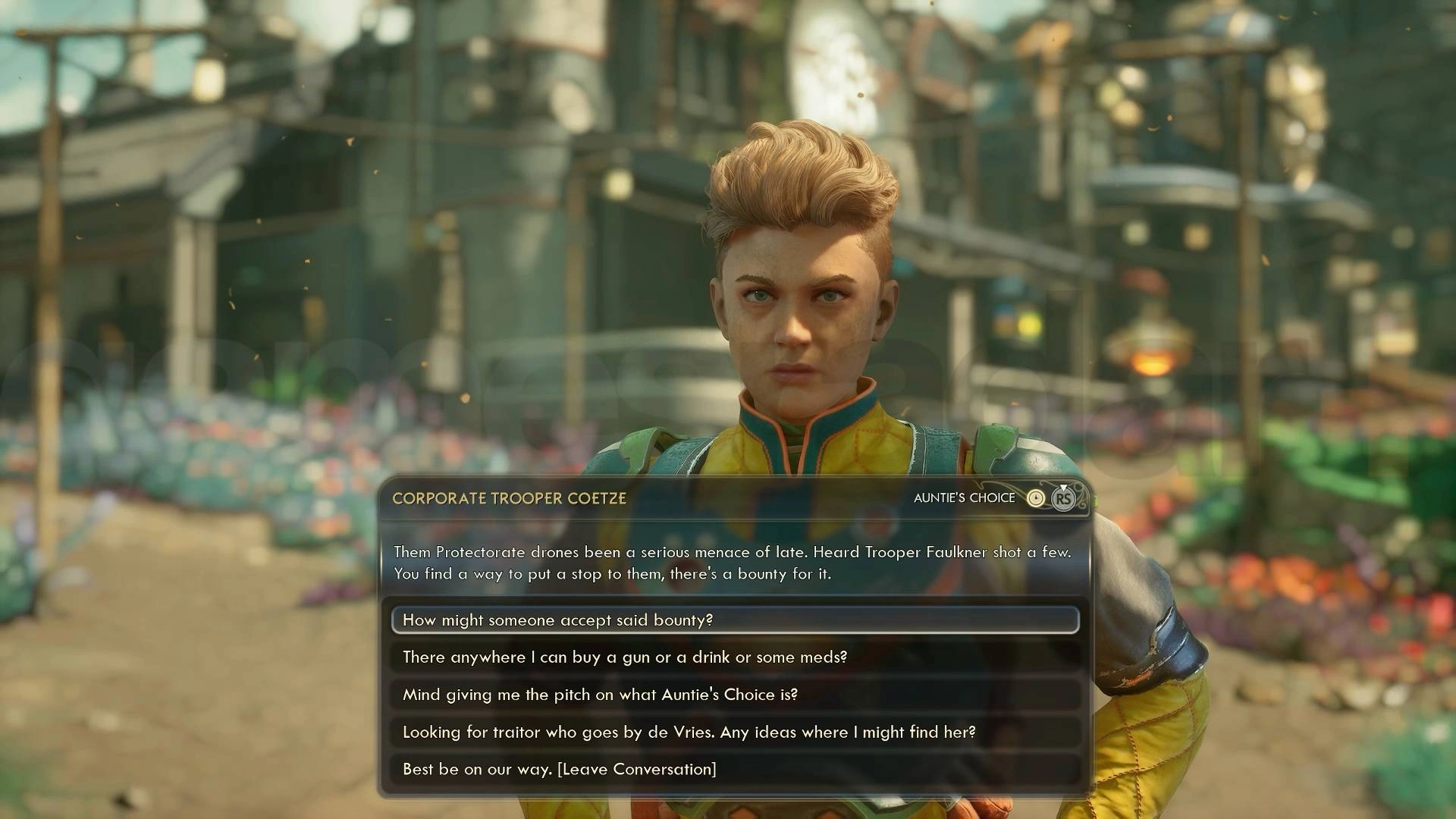The width and height of the screenshot is (1456, 819).
Task: Open the clock history icon beside Auntie's Choice
Action: (1035, 498)
